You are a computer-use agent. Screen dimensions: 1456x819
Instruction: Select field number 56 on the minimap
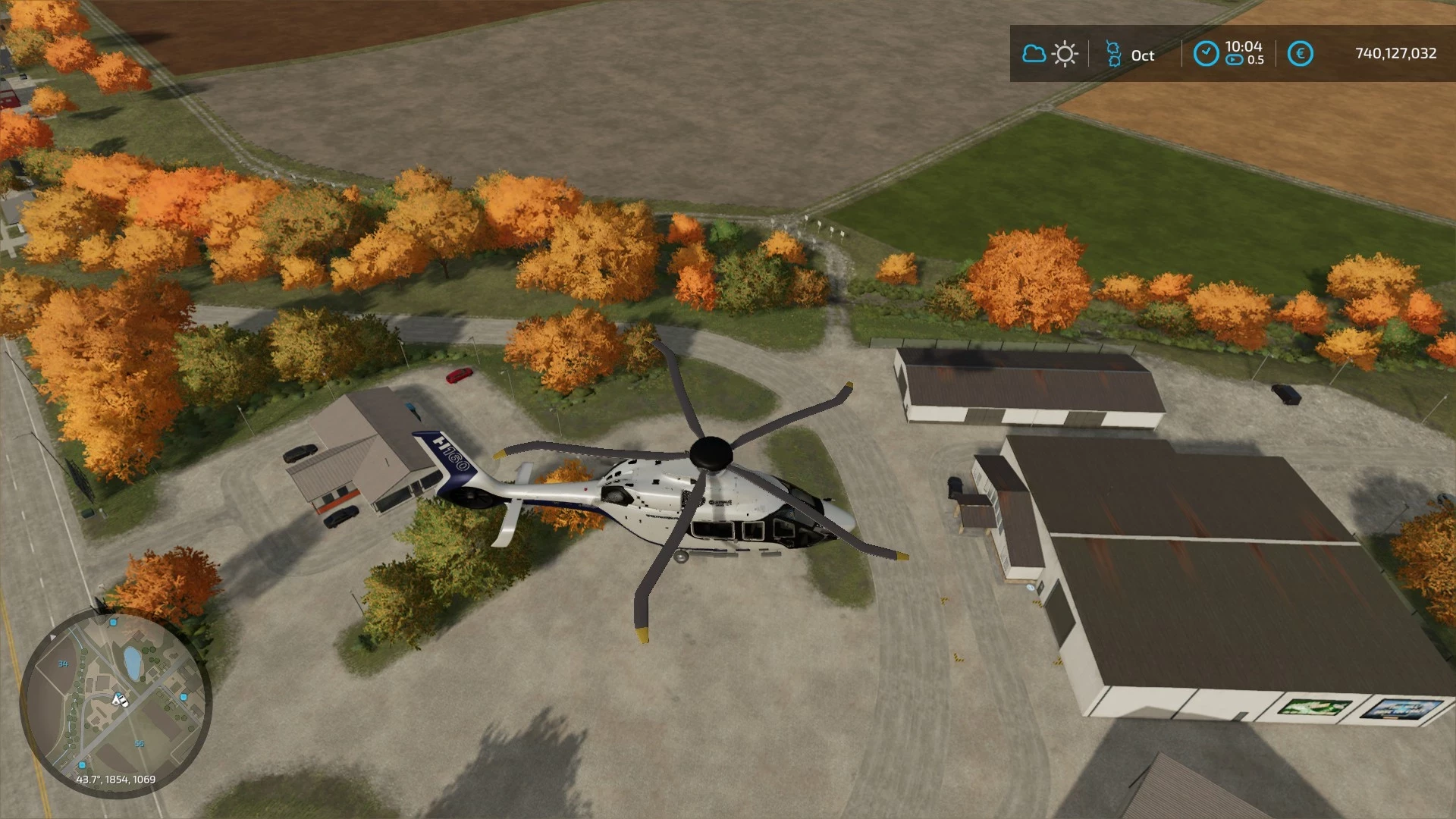(x=140, y=742)
